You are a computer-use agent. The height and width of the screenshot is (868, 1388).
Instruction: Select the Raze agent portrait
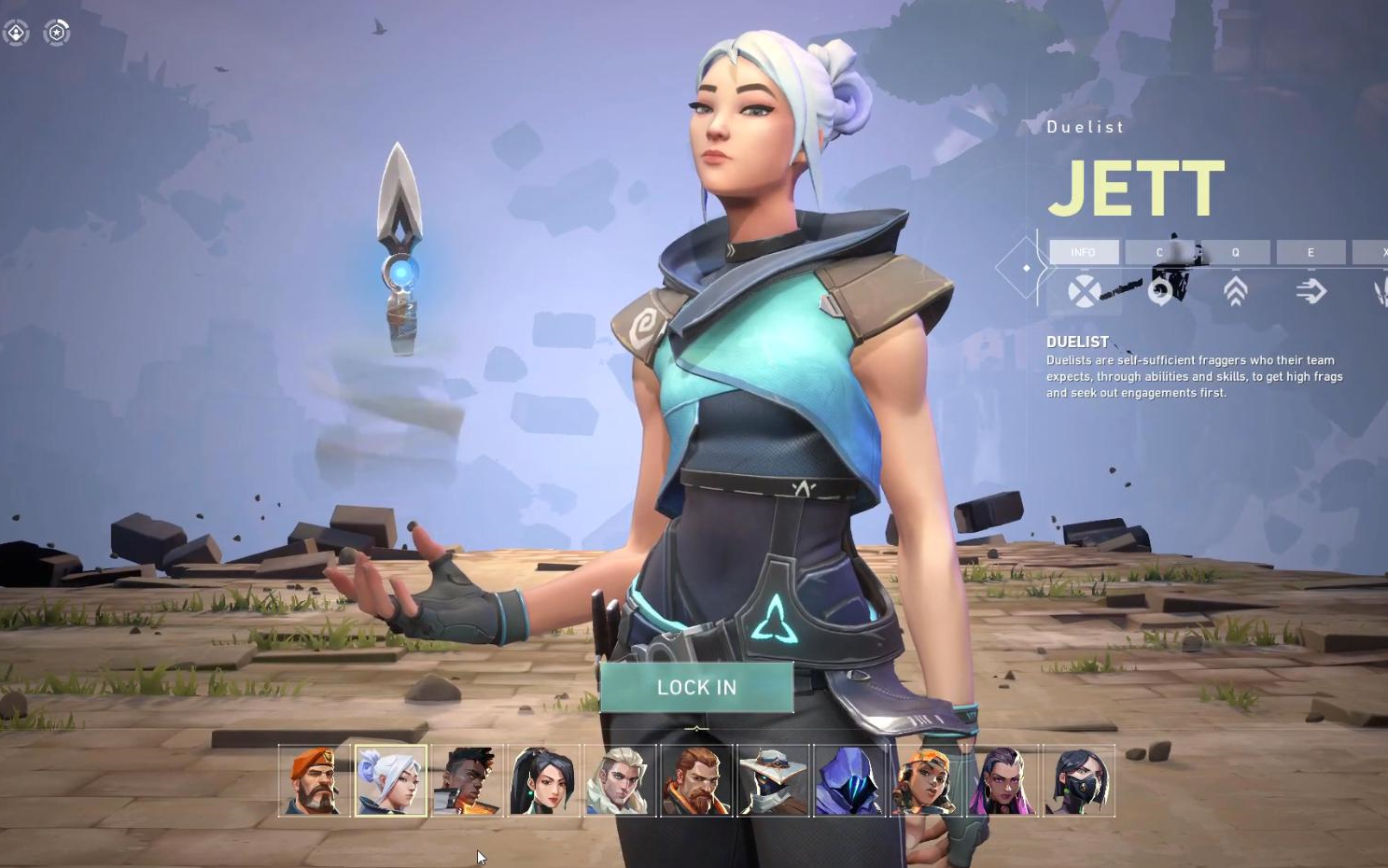[927, 780]
